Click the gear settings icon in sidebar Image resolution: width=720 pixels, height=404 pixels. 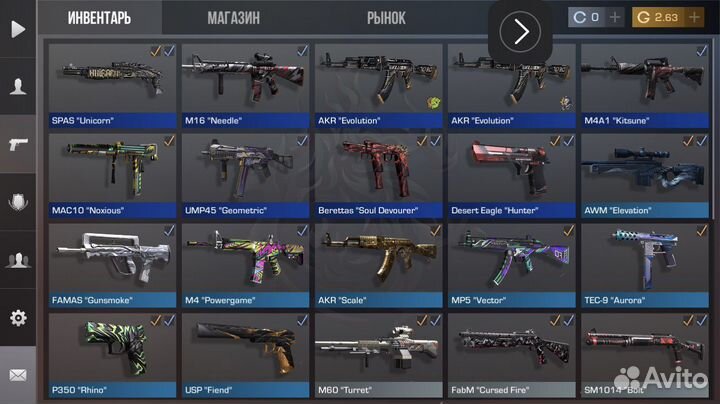tap(18, 318)
